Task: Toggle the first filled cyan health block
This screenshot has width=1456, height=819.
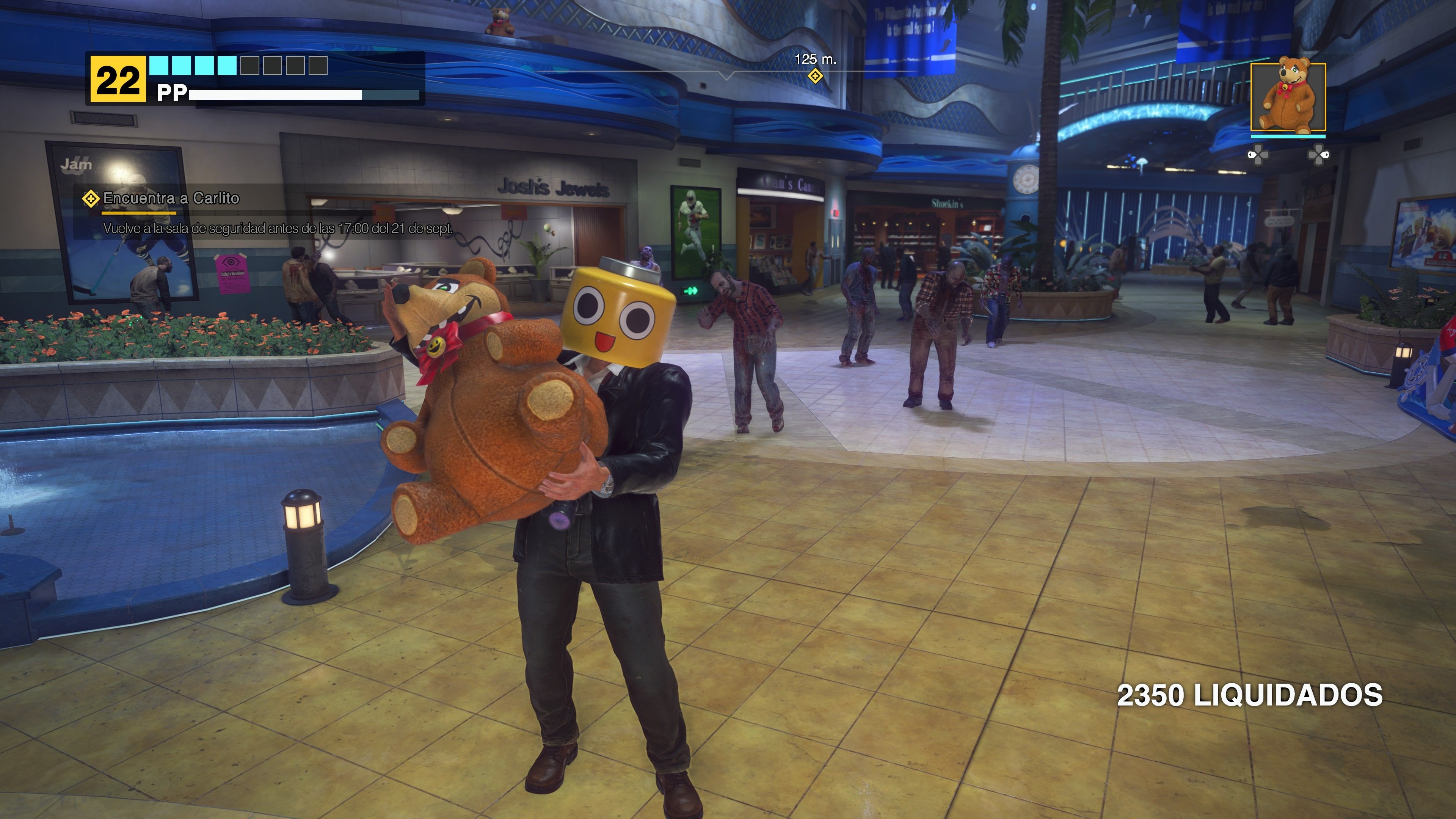Action: point(159,66)
